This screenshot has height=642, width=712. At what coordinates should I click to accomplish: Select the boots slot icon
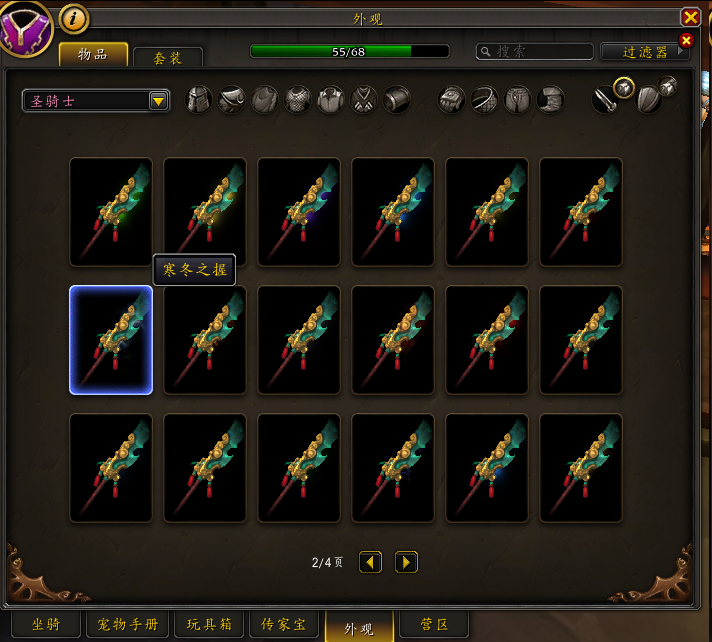pyautogui.click(x=551, y=100)
